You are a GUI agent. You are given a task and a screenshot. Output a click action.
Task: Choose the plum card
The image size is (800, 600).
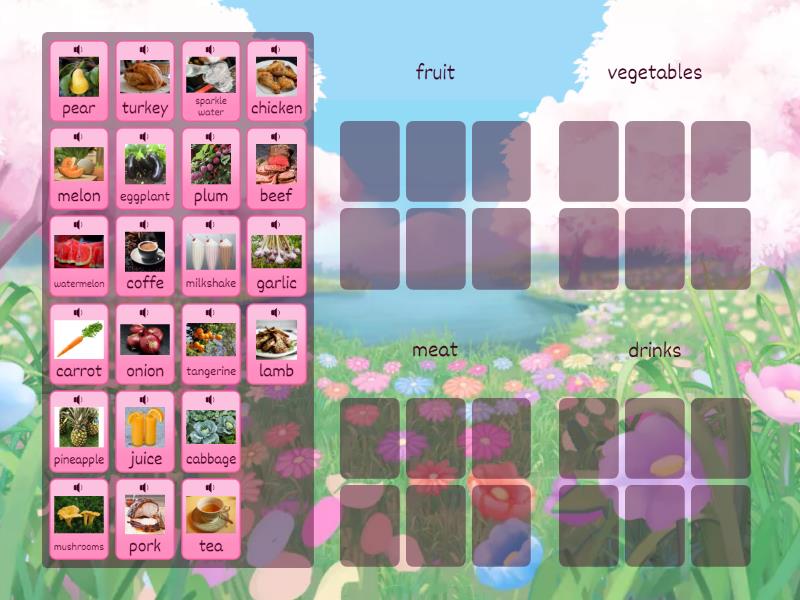pyautogui.click(x=211, y=168)
